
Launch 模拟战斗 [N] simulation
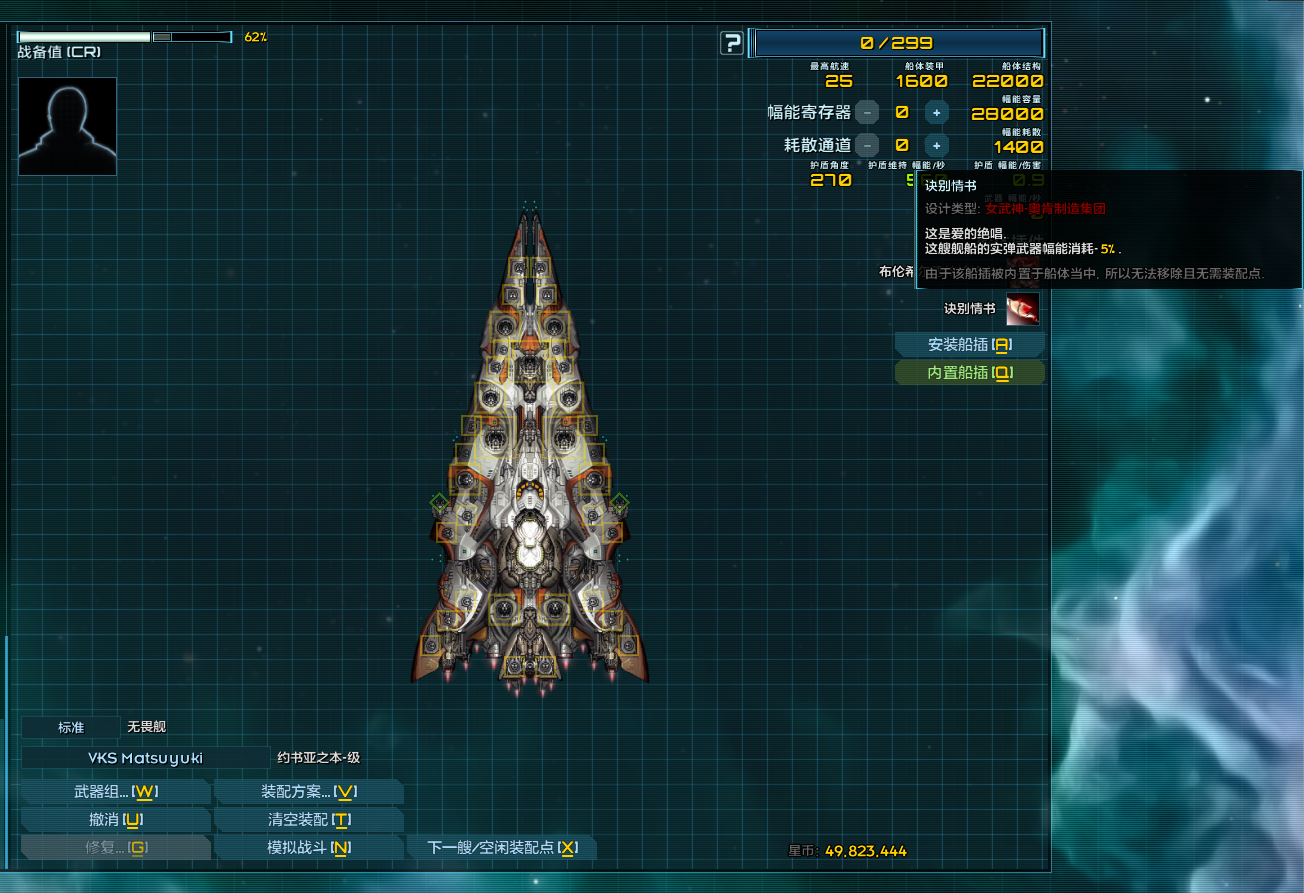(x=309, y=846)
